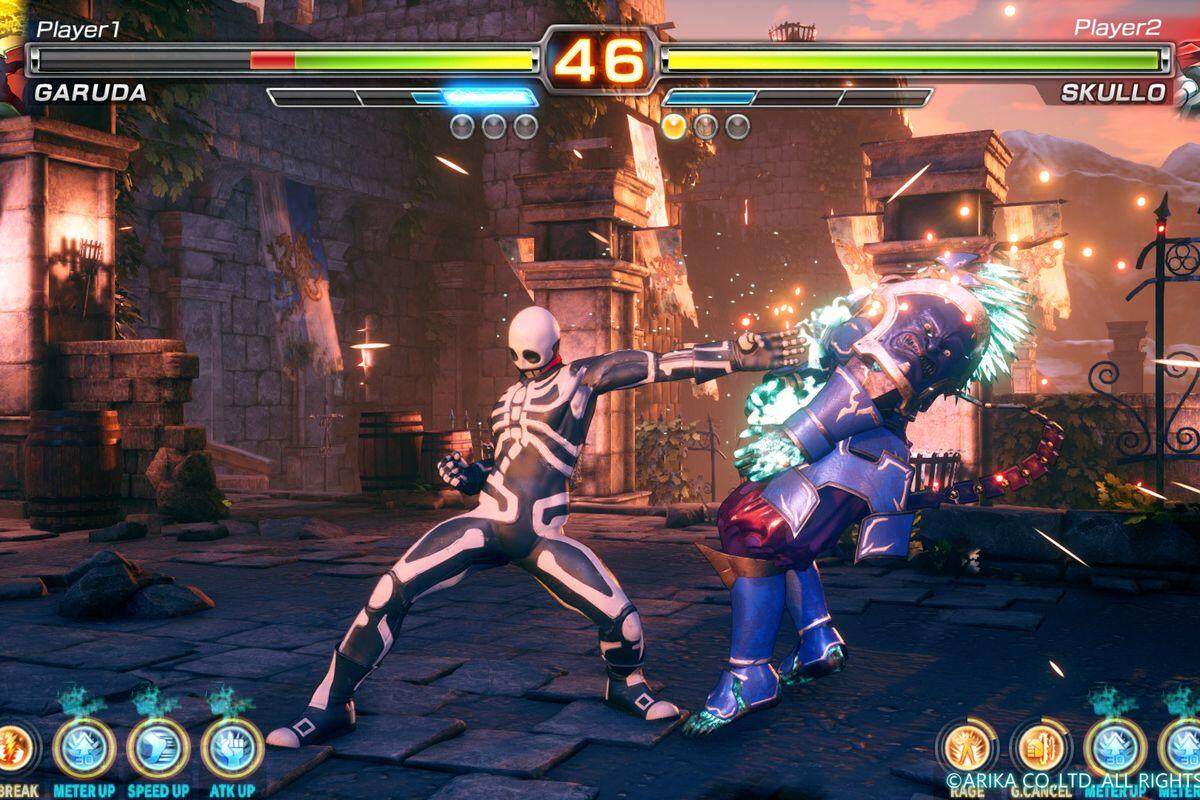Select the orange Break Gougi icon
Image resolution: width=1200 pixels, height=800 pixels.
coord(14,746)
